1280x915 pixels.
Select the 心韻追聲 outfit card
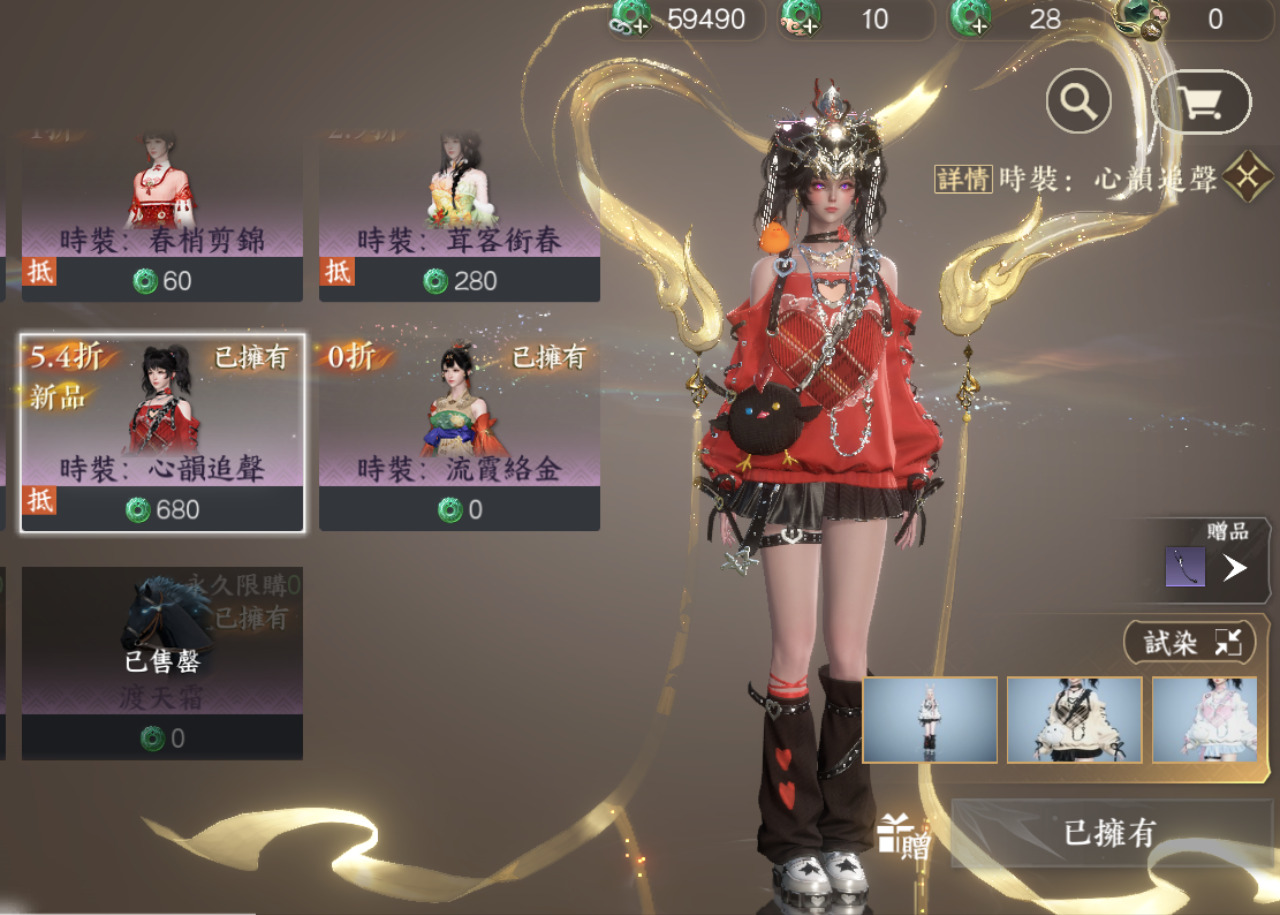(162, 432)
